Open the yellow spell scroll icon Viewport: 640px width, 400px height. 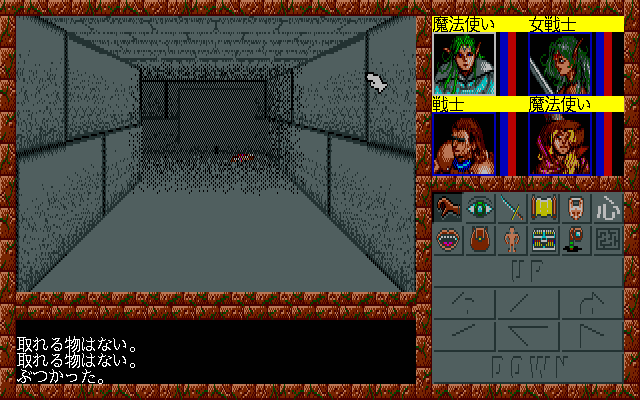pyautogui.click(x=544, y=208)
